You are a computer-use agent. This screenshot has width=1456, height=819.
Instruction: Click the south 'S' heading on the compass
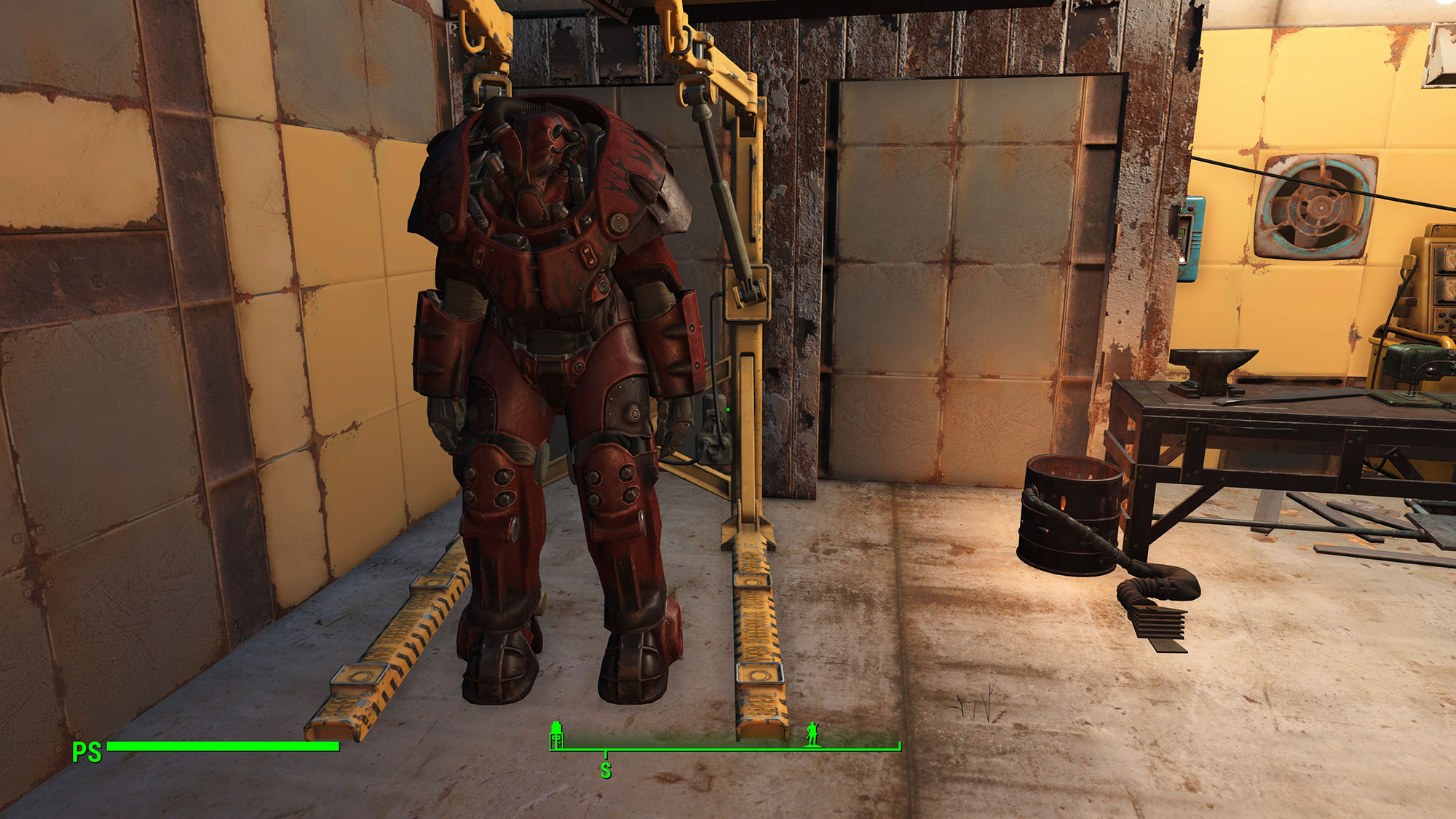606,770
